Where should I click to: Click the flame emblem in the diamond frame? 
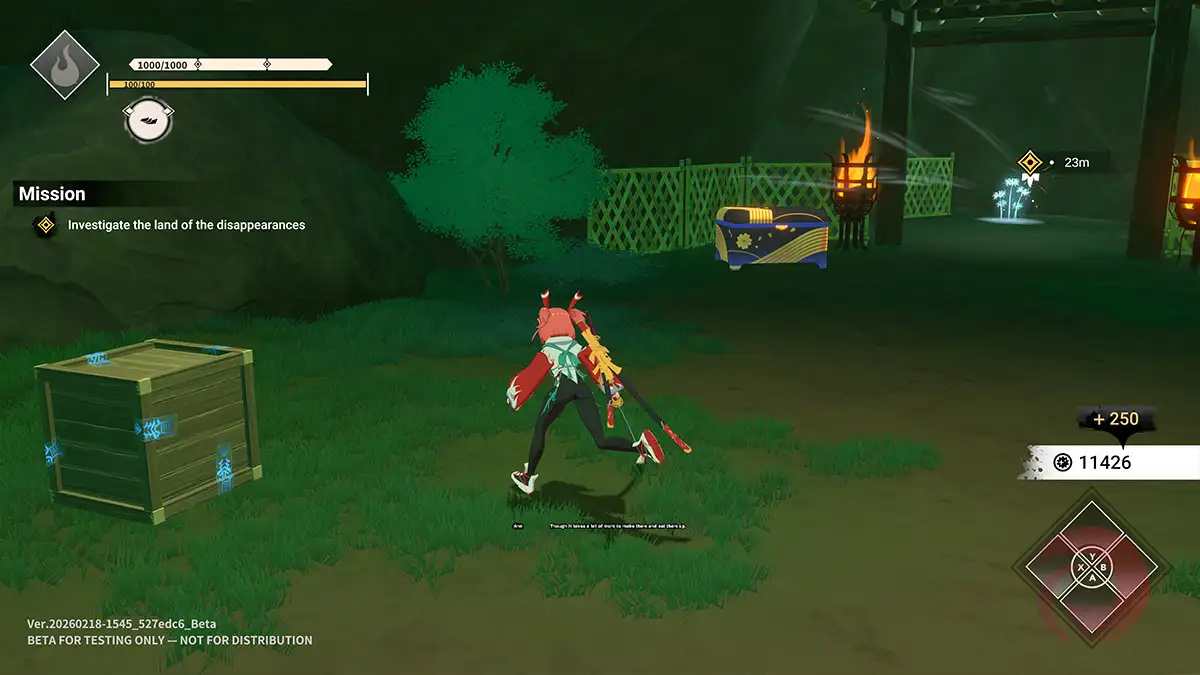point(65,65)
